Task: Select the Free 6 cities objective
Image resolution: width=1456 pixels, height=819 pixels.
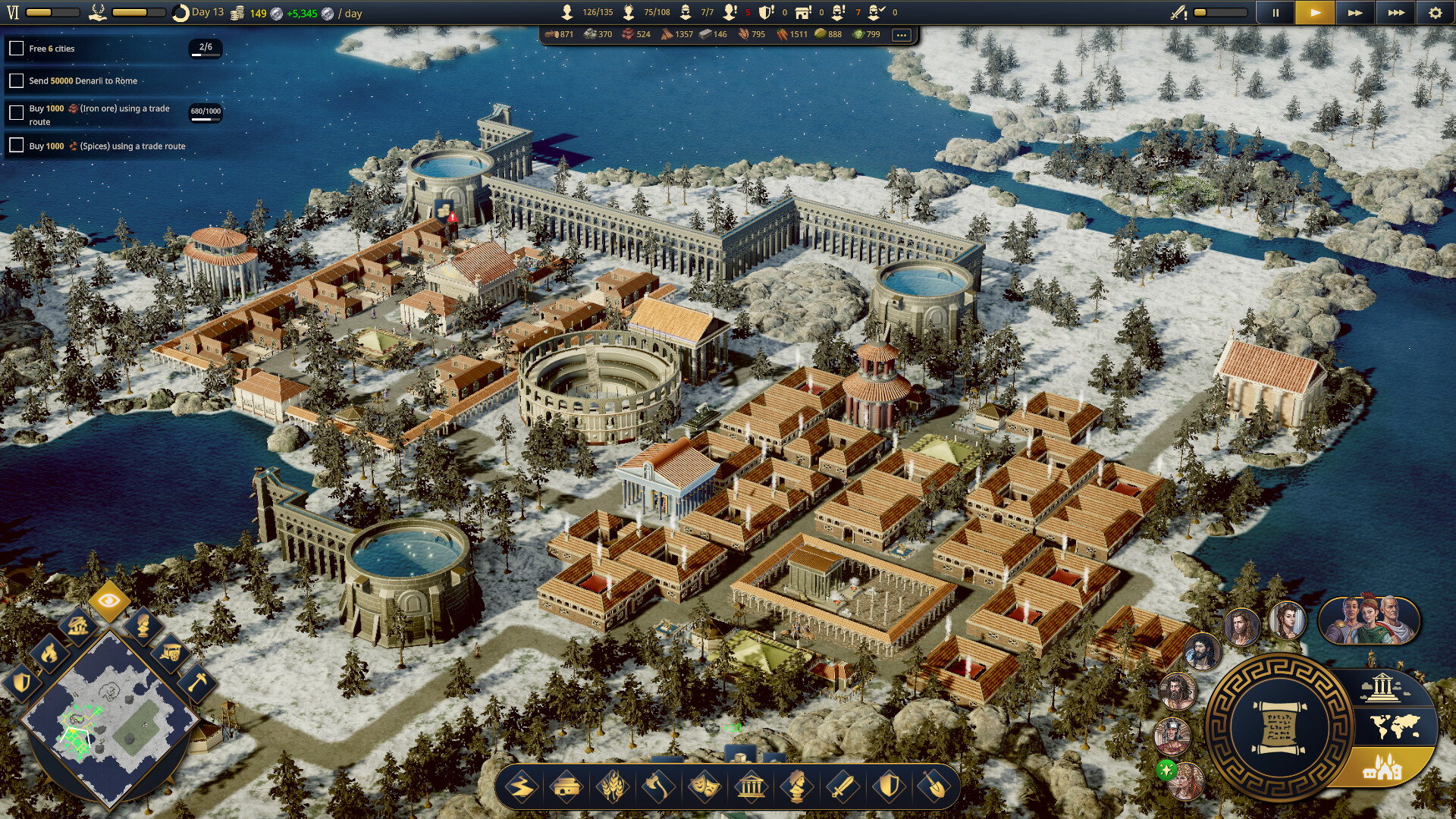Action: (x=52, y=49)
